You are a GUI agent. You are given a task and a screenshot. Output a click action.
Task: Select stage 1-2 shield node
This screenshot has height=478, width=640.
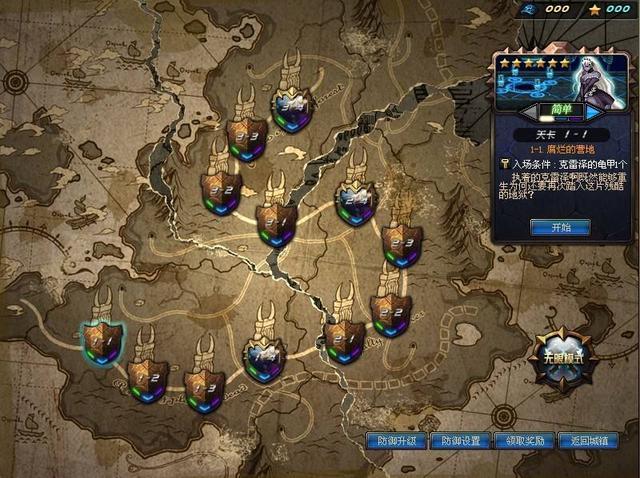pos(151,380)
